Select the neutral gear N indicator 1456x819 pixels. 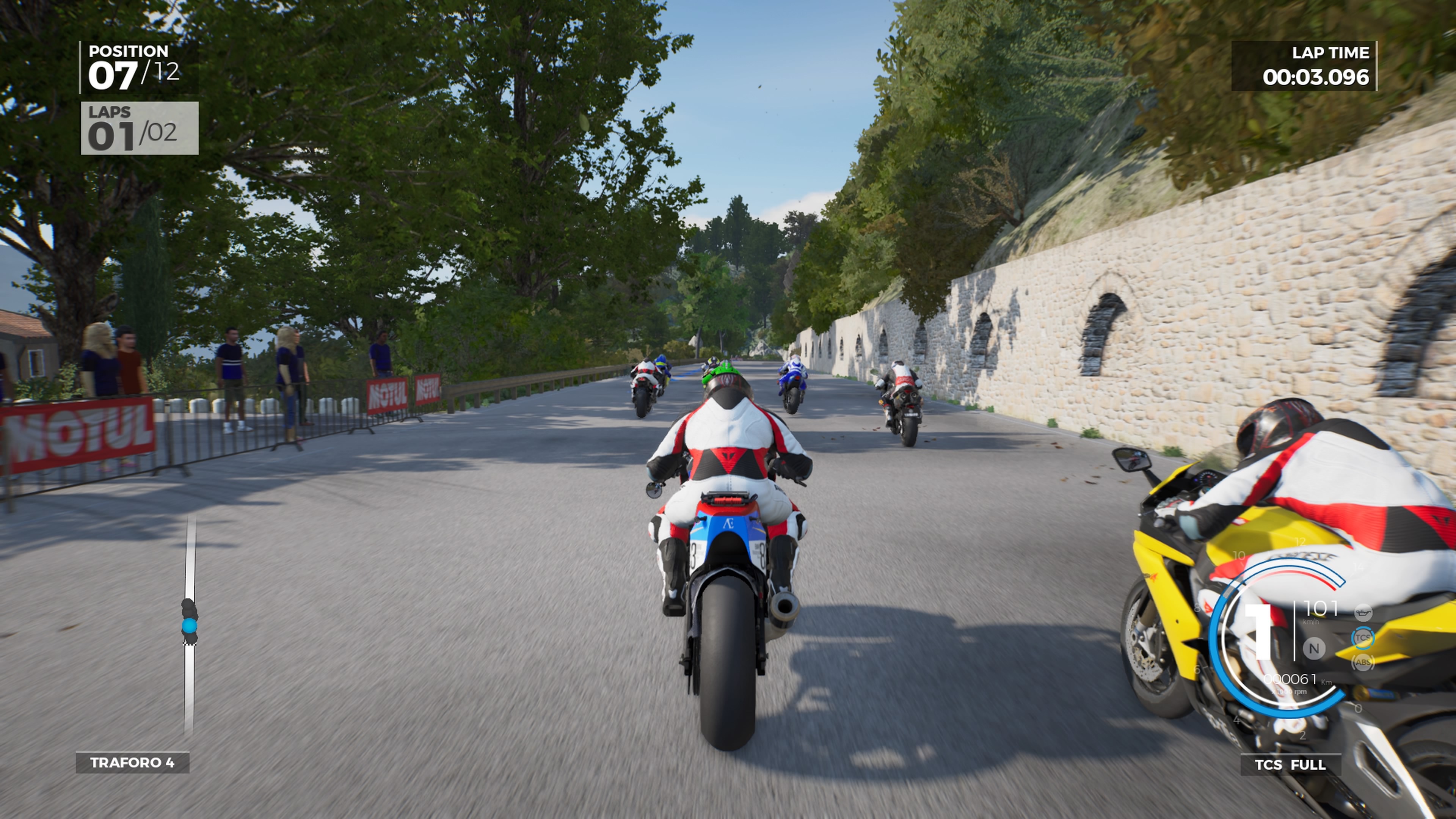coord(1313,648)
